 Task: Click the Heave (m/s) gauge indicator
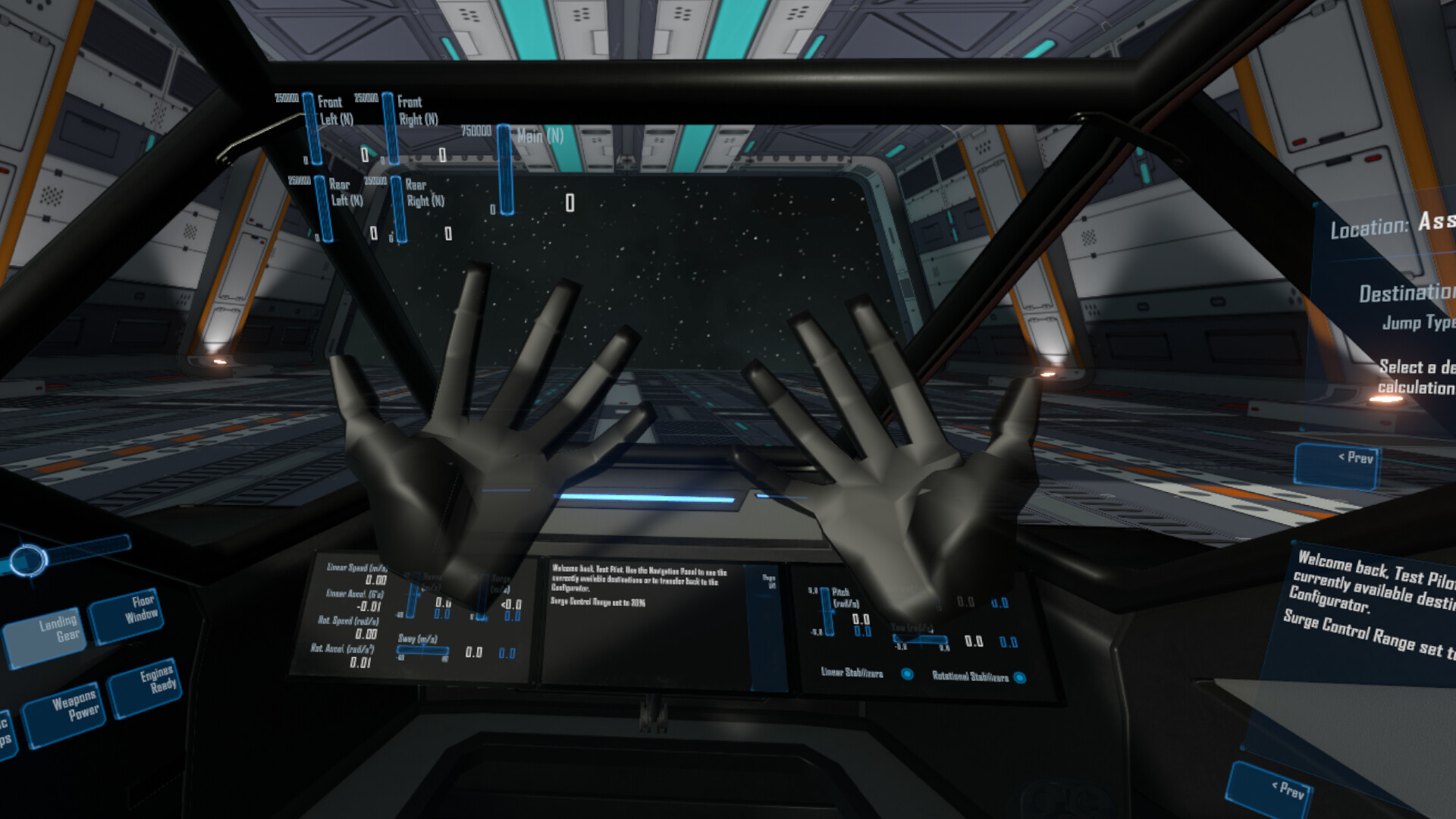point(413,595)
